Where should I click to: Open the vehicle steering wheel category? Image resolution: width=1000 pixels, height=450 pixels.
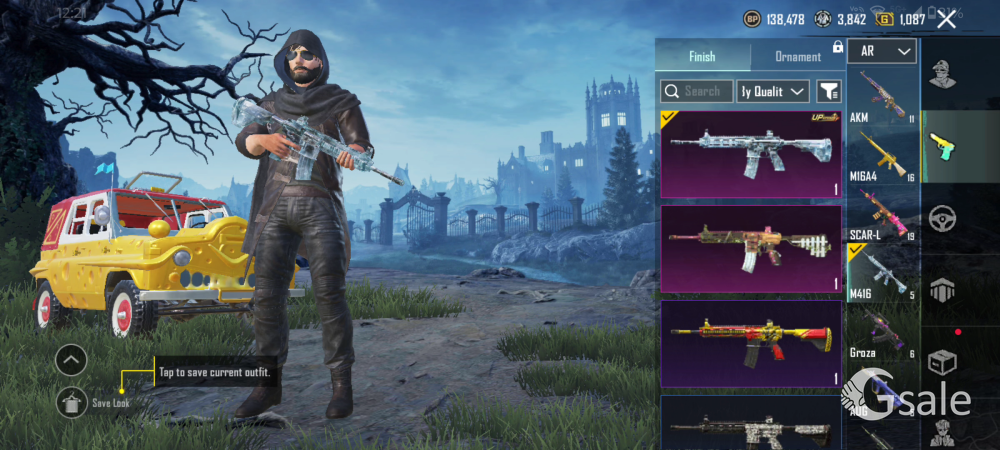tap(941, 218)
